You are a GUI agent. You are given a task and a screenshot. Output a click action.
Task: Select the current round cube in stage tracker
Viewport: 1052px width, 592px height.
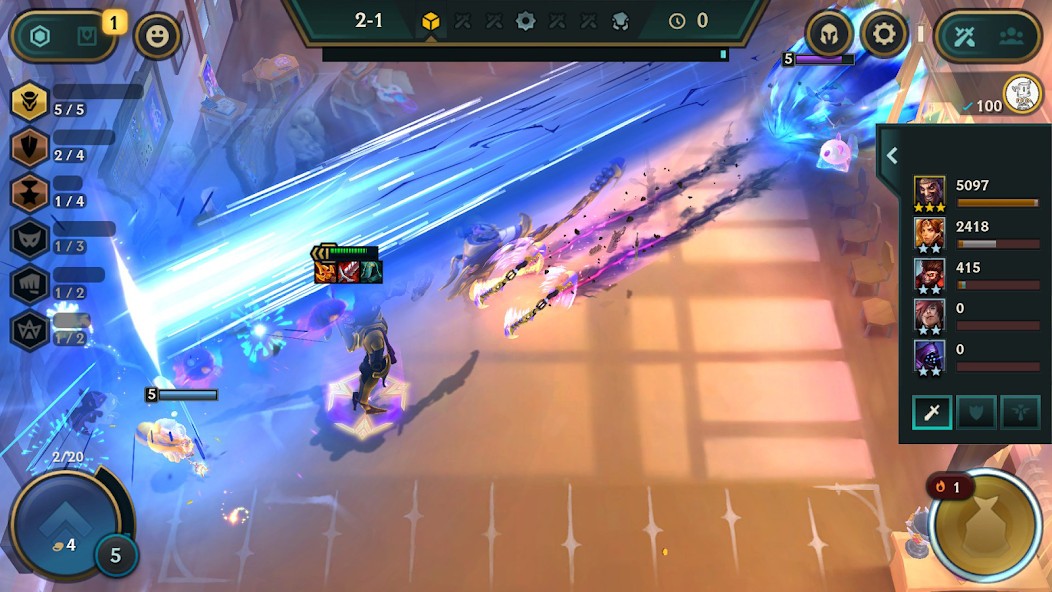(431, 21)
